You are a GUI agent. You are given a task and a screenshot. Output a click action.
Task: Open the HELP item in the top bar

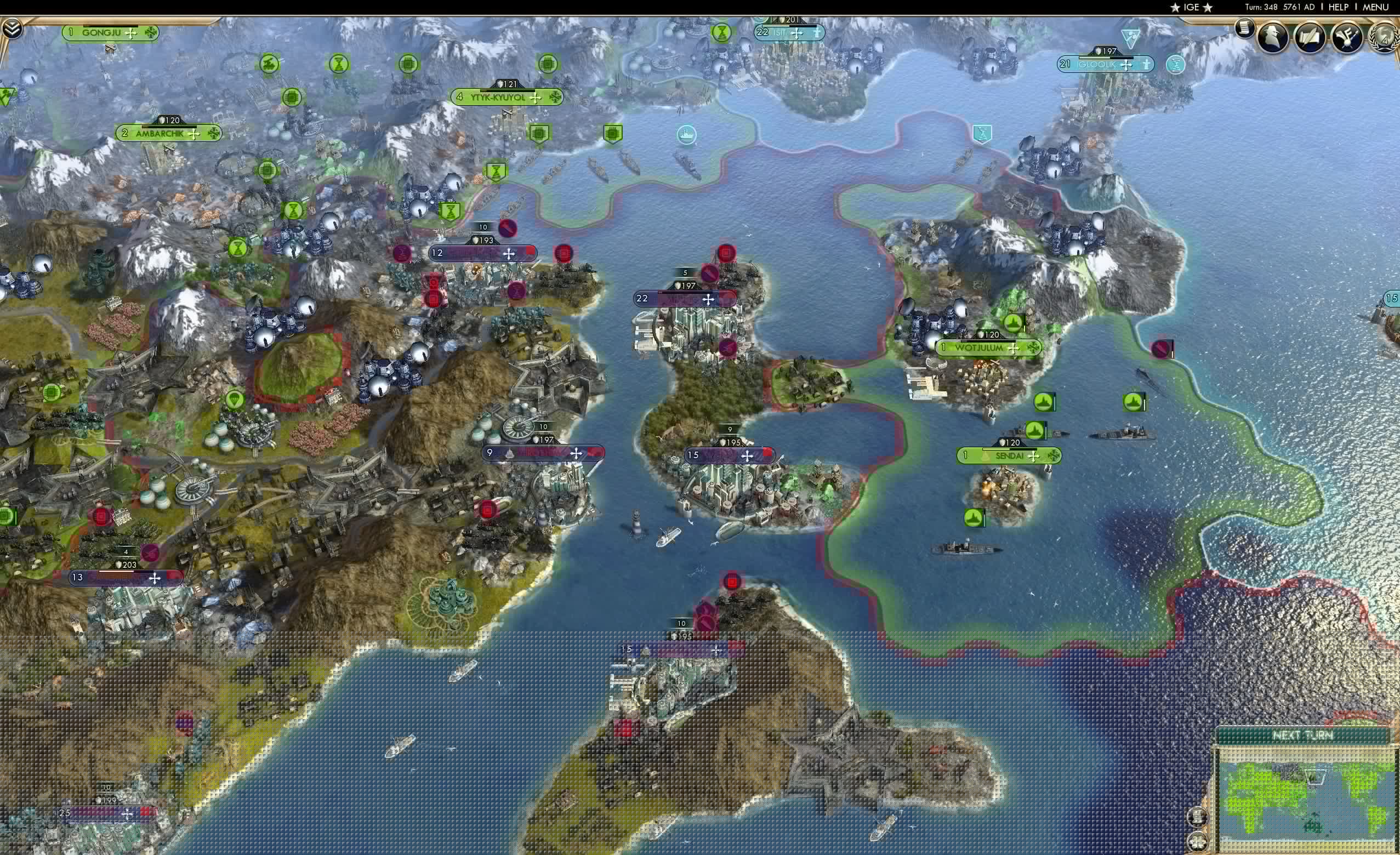click(x=1340, y=7)
